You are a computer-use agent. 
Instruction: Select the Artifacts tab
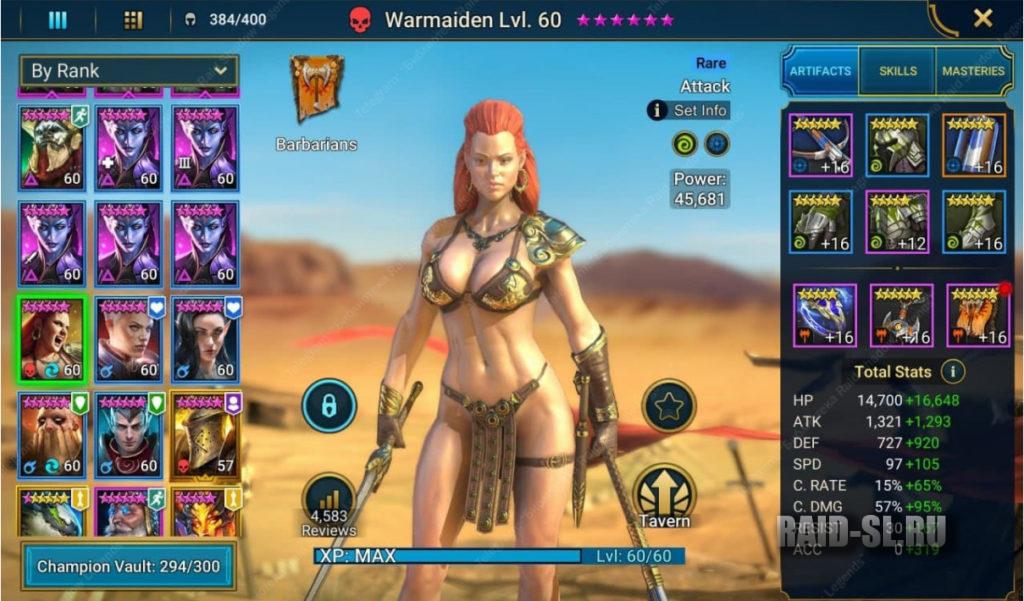click(x=820, y=71)
